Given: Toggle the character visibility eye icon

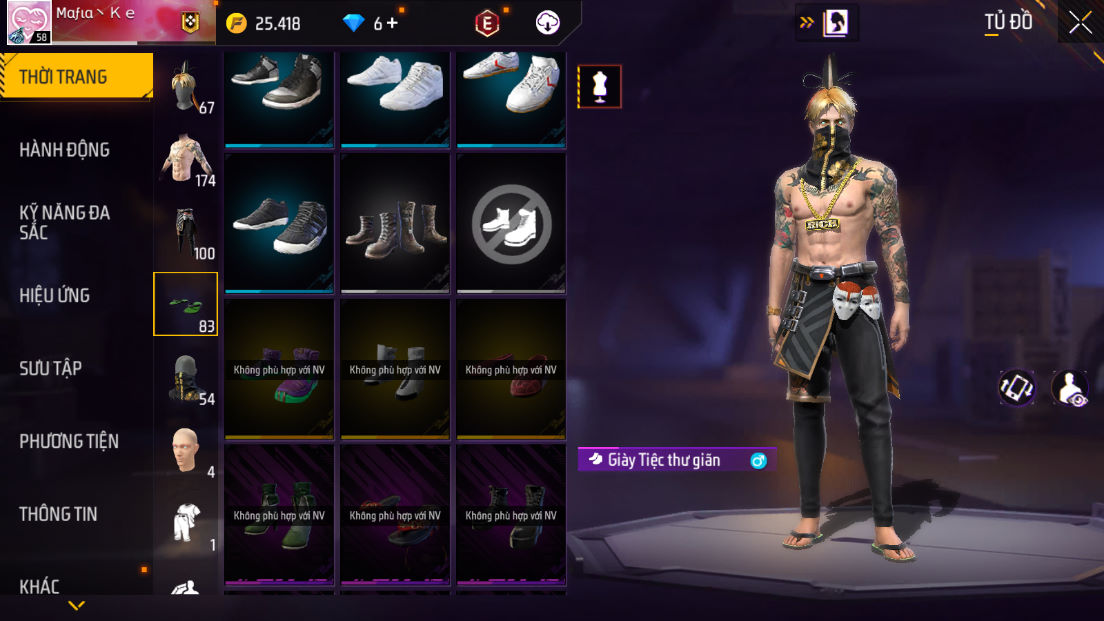Looking at the screenshot, I should pos(1070,388).
